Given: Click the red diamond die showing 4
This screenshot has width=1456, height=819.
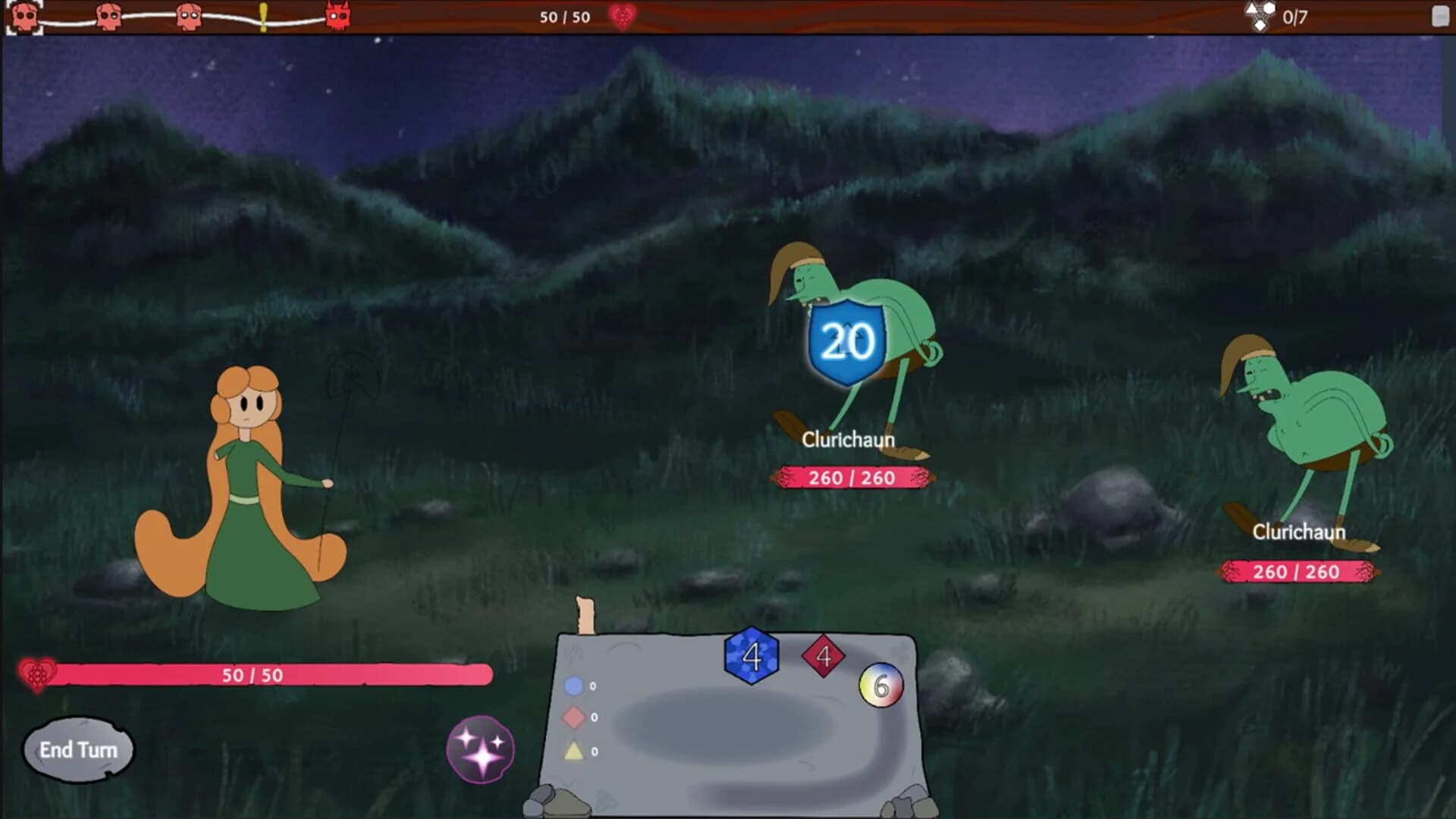Looking at the screenshot, I should coord(823,657).
